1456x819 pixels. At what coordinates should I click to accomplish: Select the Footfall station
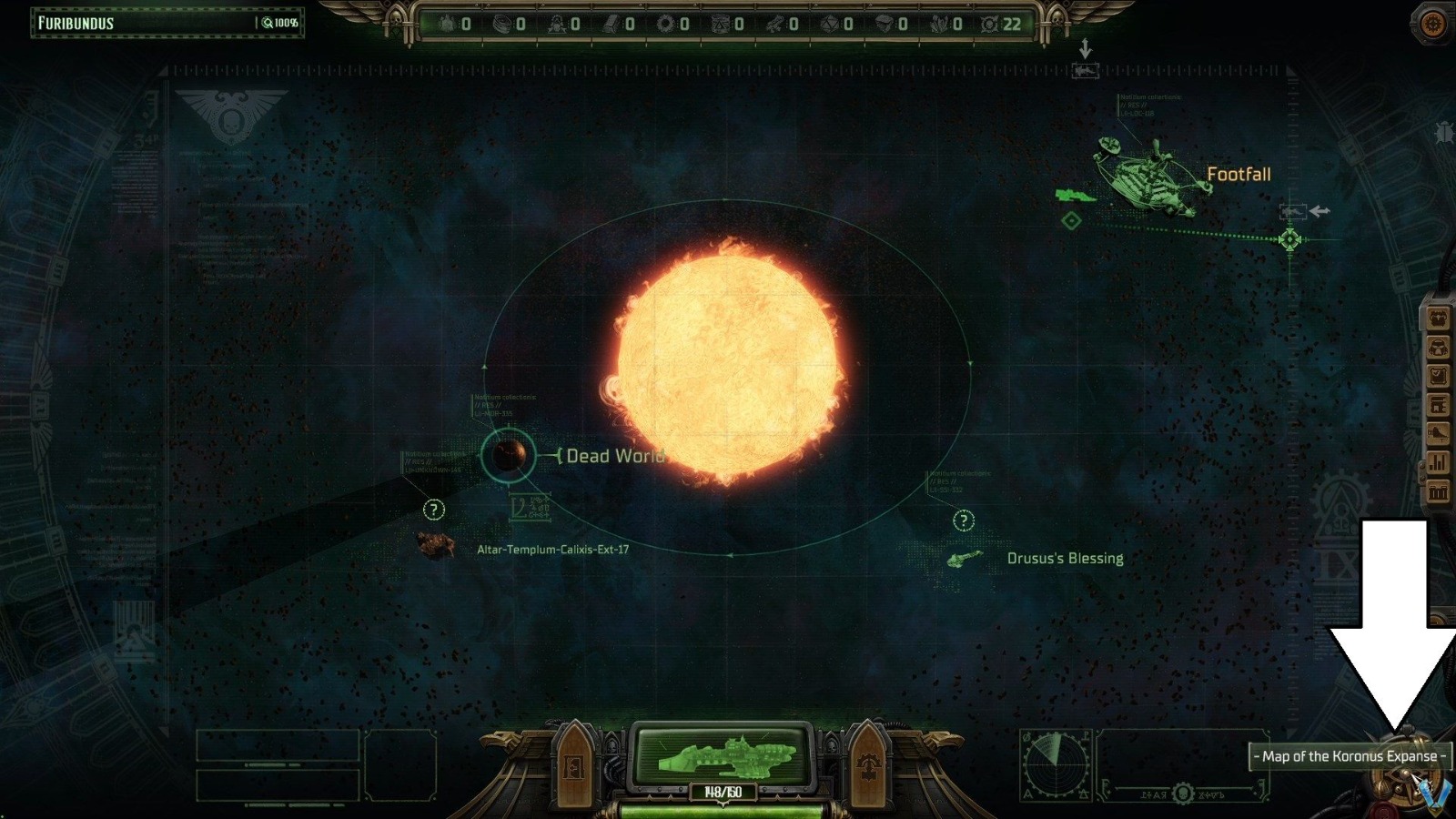pos(1154,175)
